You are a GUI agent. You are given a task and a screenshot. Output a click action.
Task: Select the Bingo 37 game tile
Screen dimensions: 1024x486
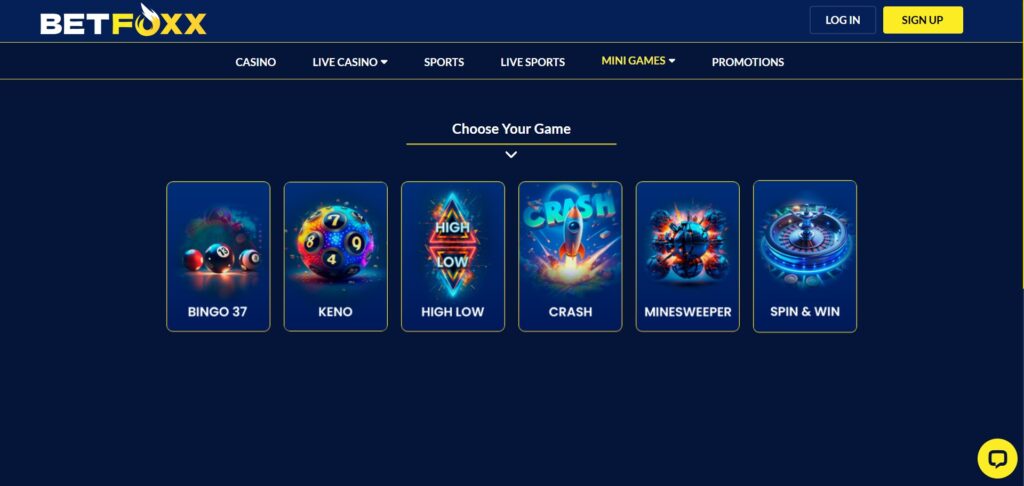pyautogui.click(x=218, y=256)
